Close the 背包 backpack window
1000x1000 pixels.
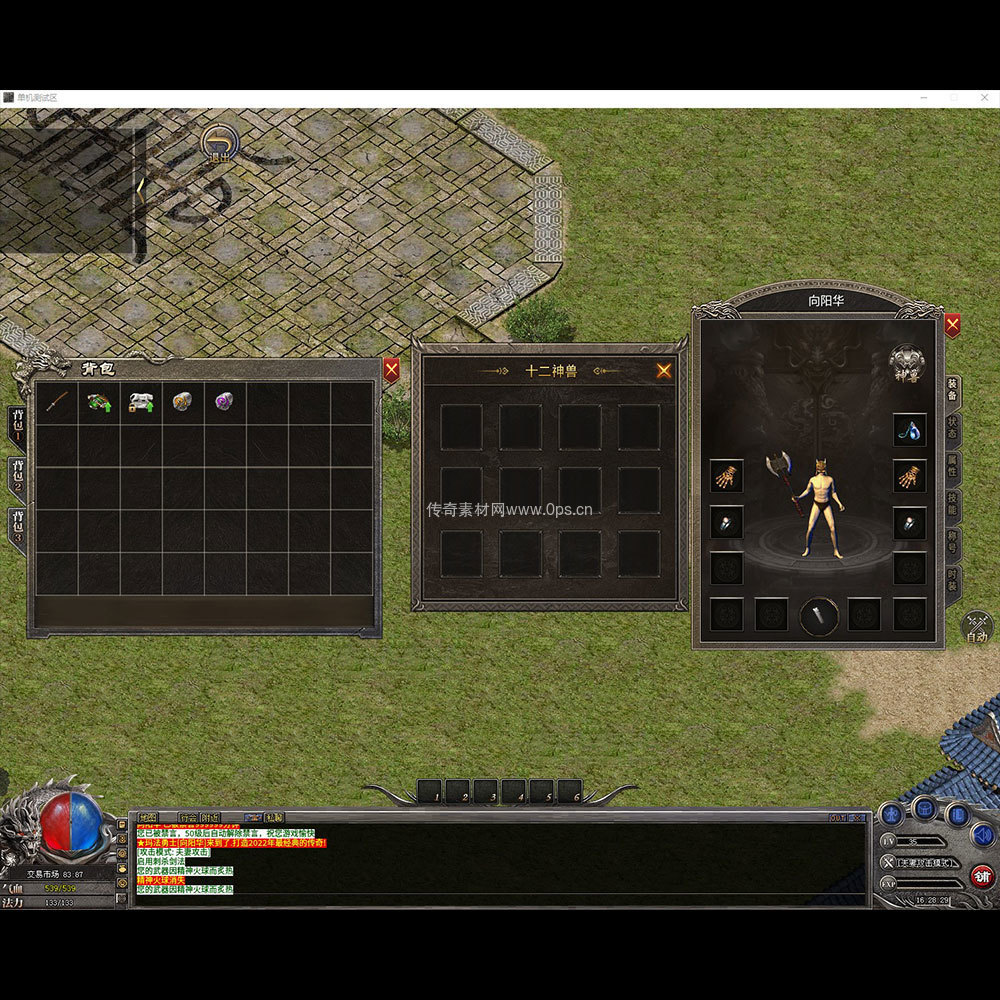click(x=391, y=370)
